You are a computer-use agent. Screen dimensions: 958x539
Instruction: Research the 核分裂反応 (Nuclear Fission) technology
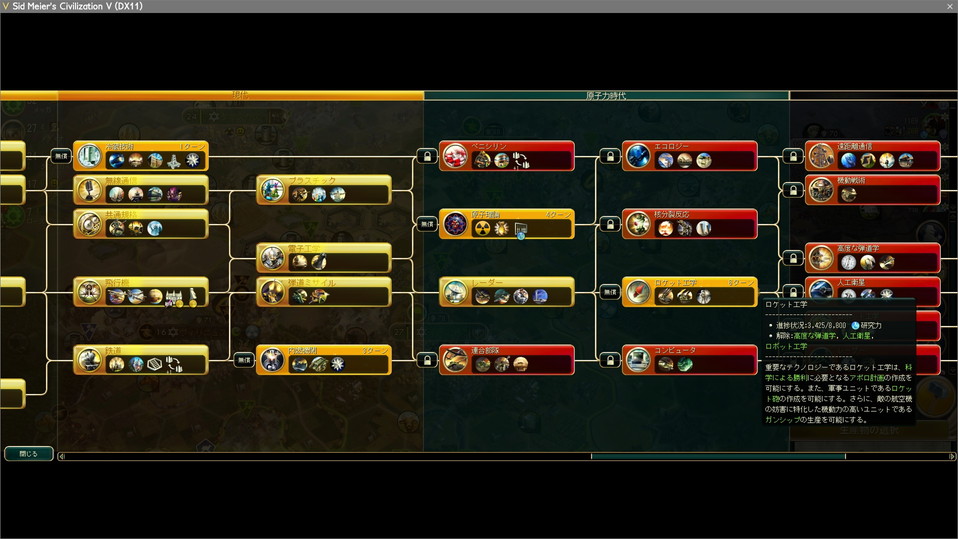689,224
